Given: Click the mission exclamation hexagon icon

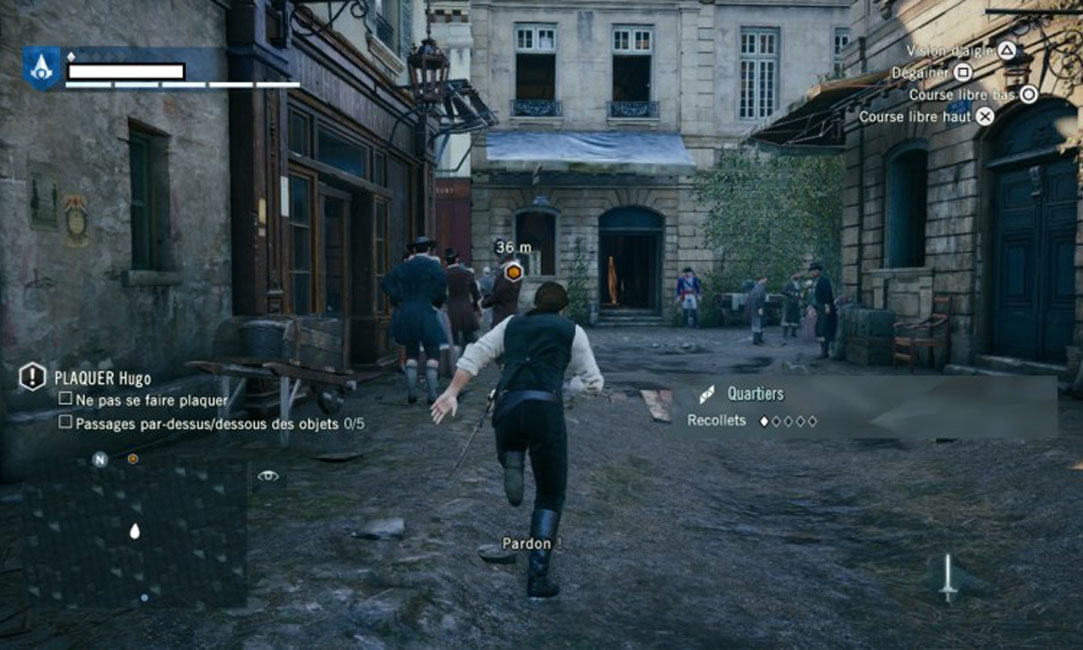Looking at the screenshot, I should 33,377.
